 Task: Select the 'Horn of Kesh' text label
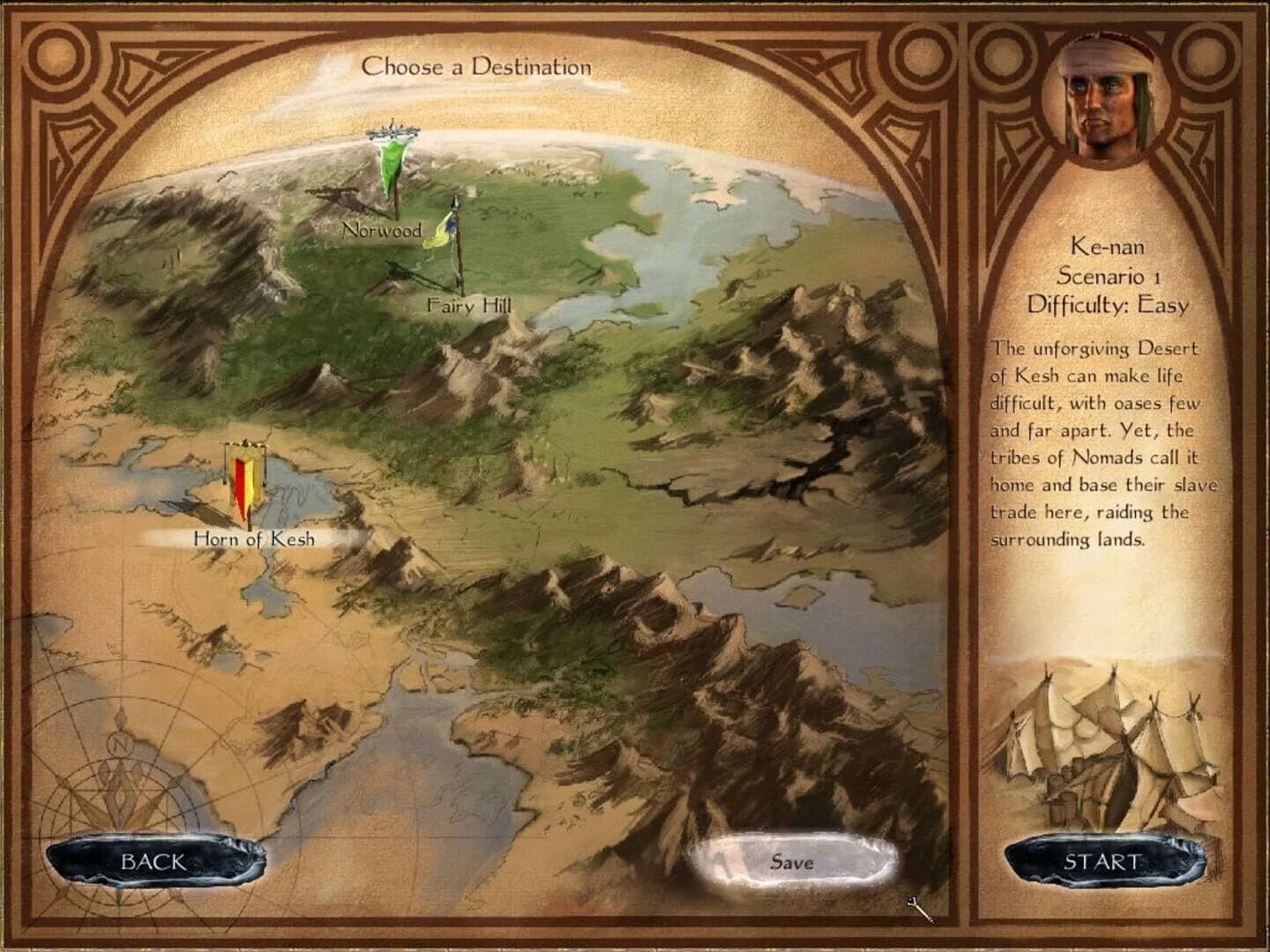click(254, 537)
